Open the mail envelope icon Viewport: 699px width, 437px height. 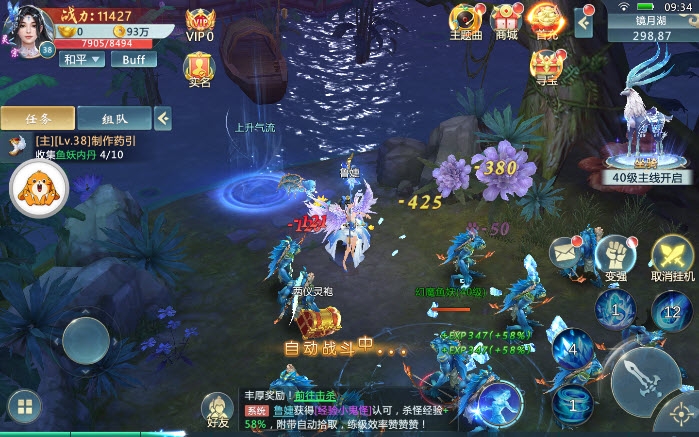pyautogui.click(x=565, y=254)
